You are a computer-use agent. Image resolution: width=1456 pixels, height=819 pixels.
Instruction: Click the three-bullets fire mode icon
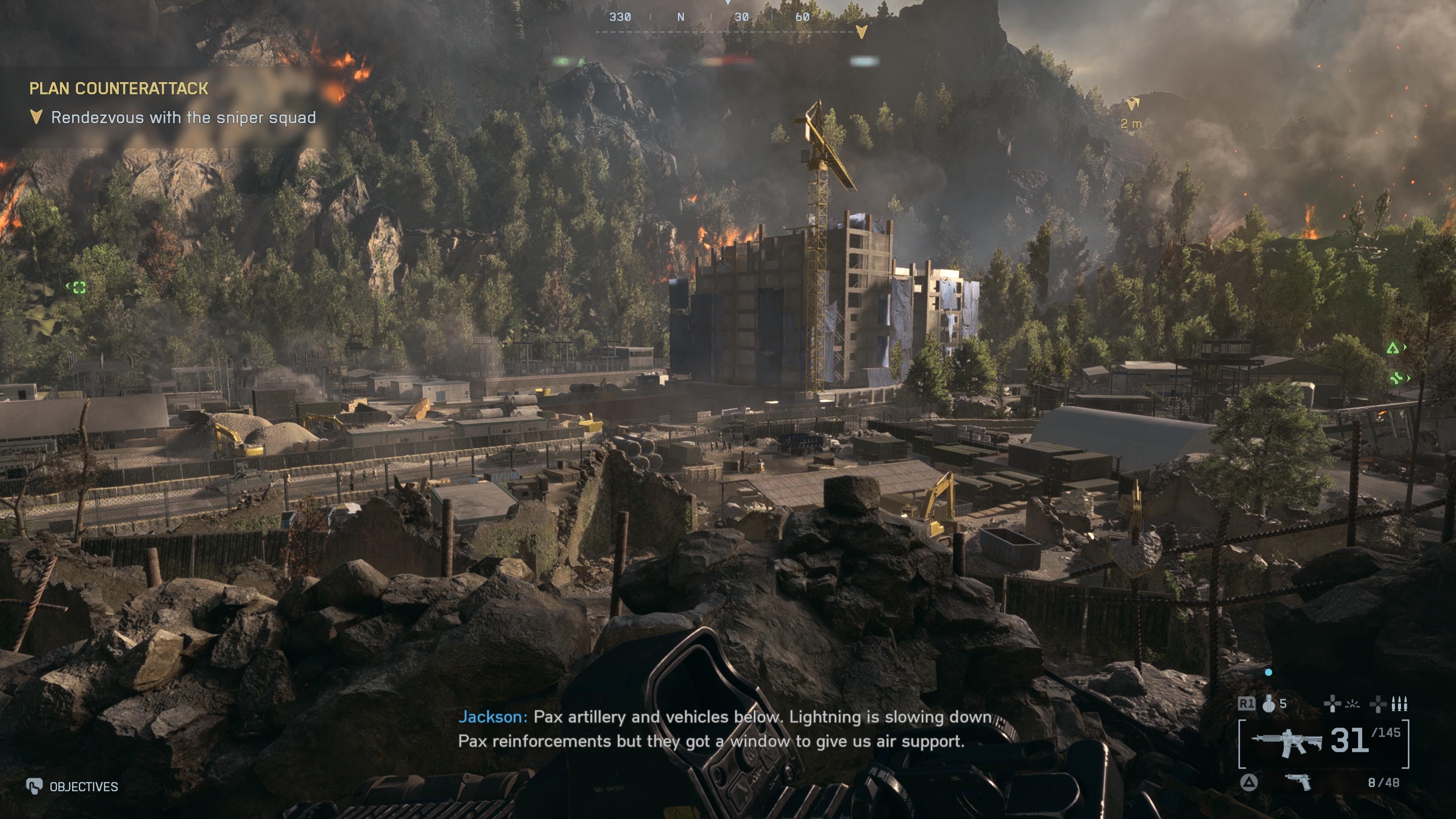point(1399,704)
